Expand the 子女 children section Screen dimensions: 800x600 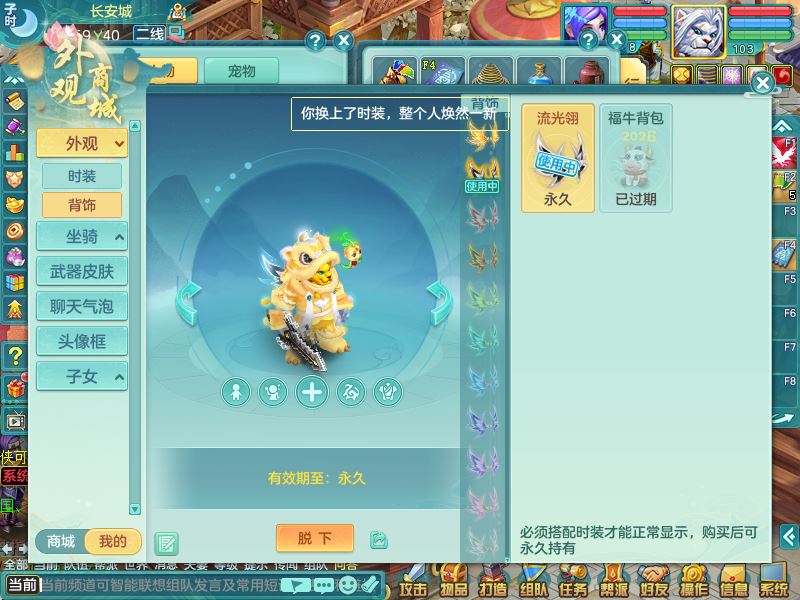82,376
